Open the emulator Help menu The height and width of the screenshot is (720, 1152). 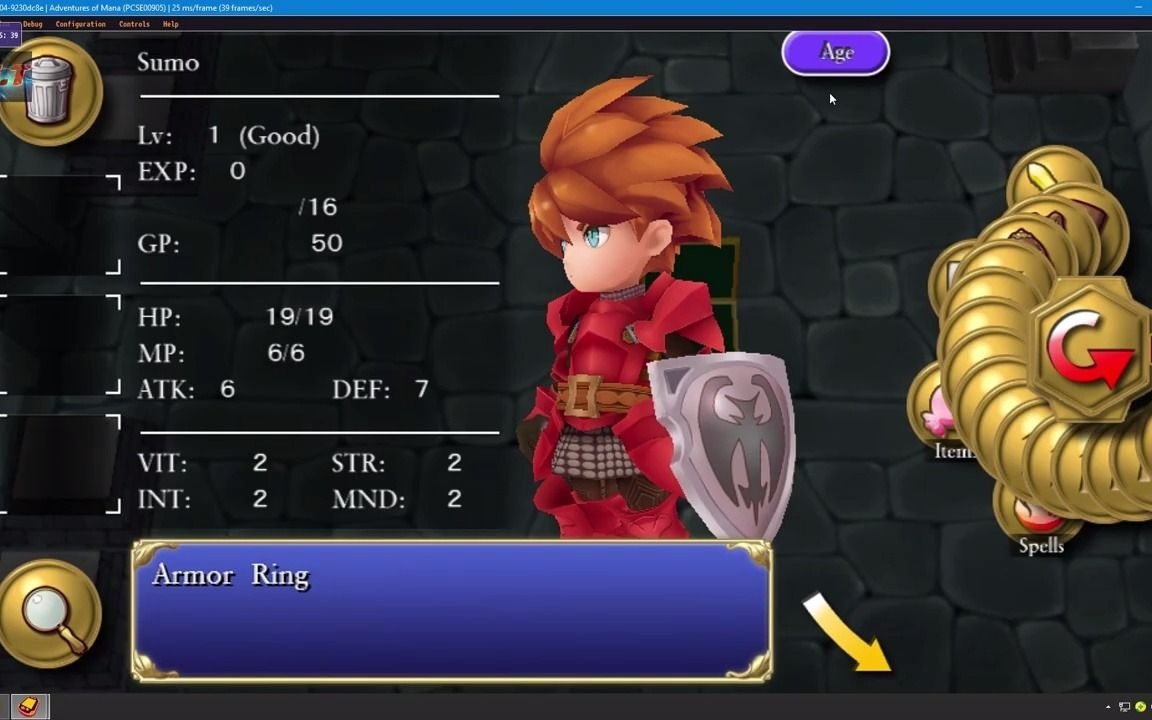[170, 24]
